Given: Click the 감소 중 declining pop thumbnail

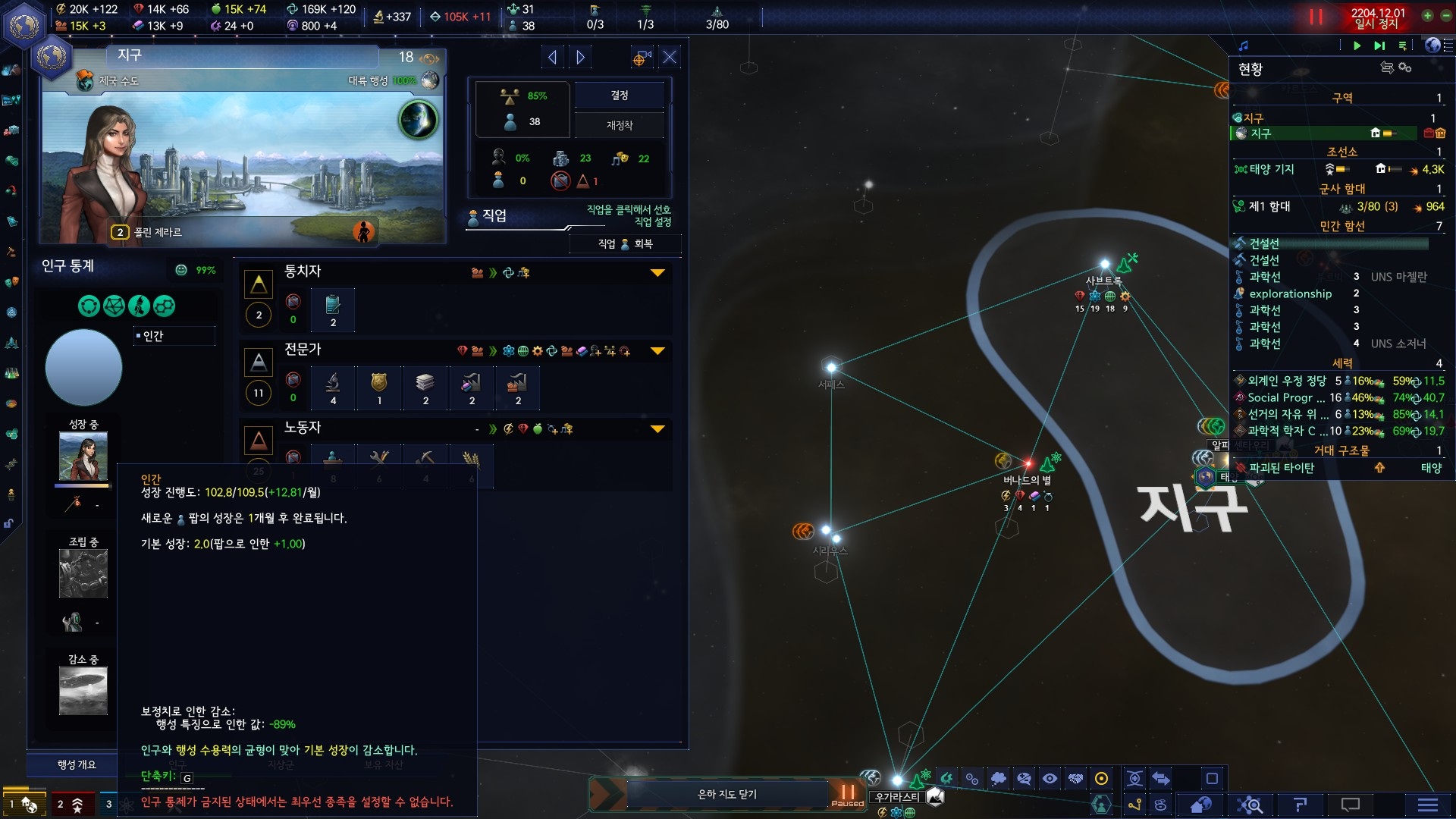Looking at the screenshot, I should [83, 690].
